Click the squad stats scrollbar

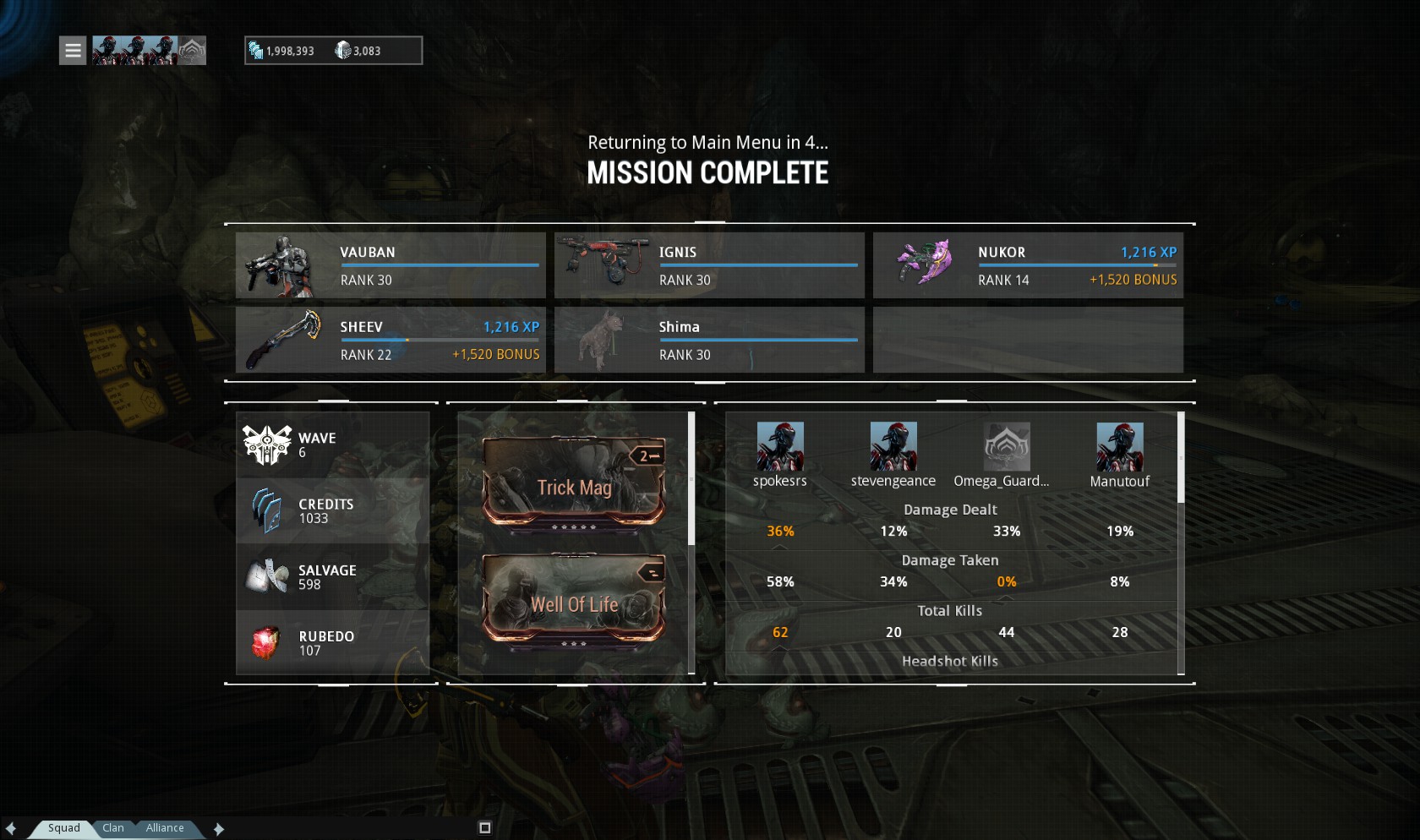(1181, 458)
